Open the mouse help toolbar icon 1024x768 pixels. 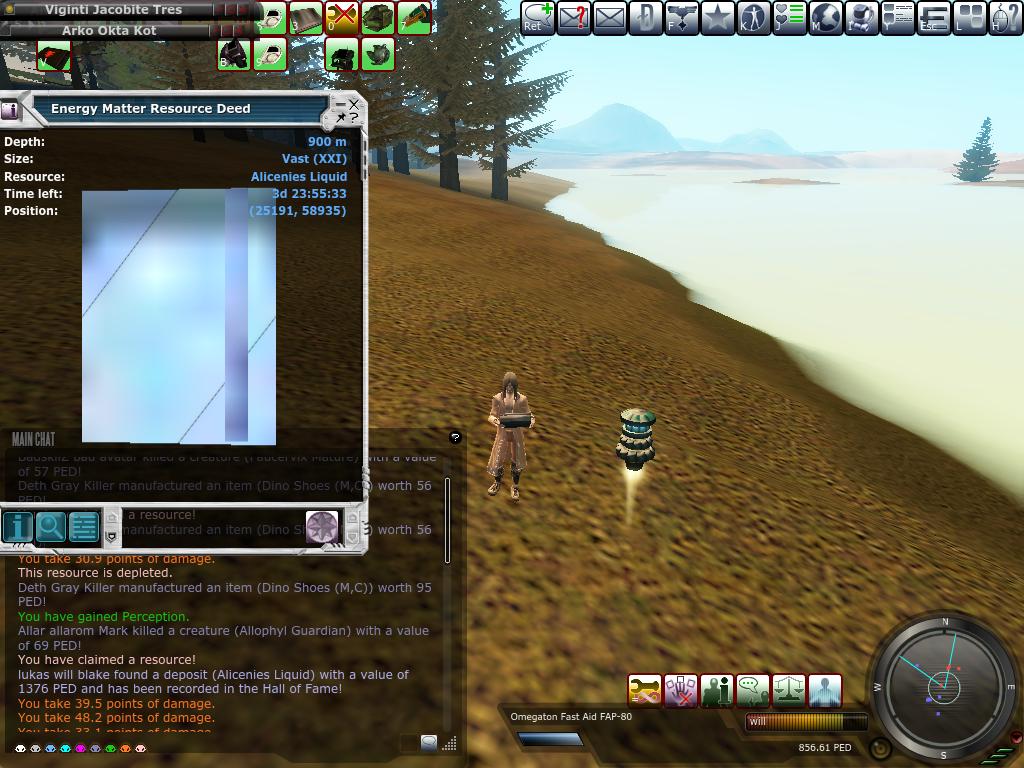(x=1005, y=18)
